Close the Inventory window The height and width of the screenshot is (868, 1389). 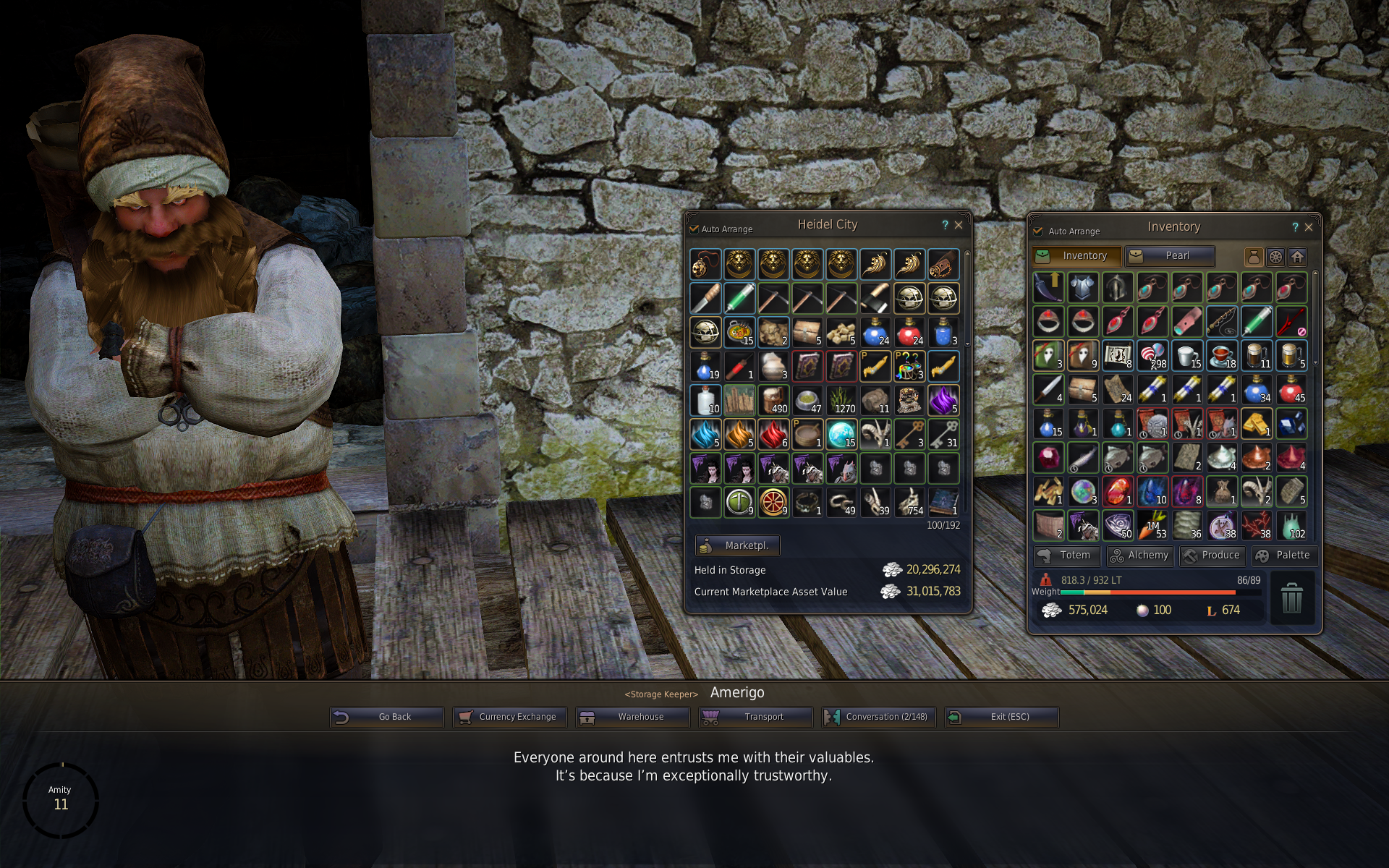[x=1309, y=227]
